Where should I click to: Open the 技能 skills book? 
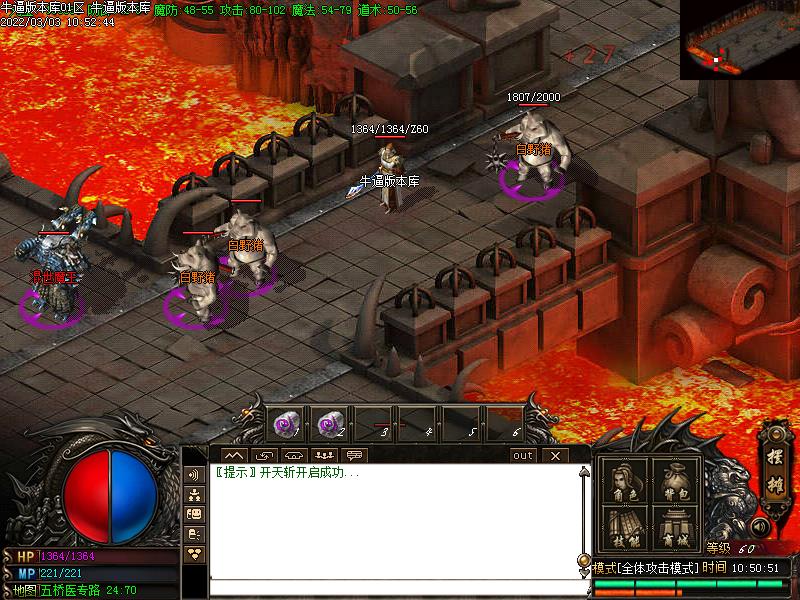tap(625, 528)
